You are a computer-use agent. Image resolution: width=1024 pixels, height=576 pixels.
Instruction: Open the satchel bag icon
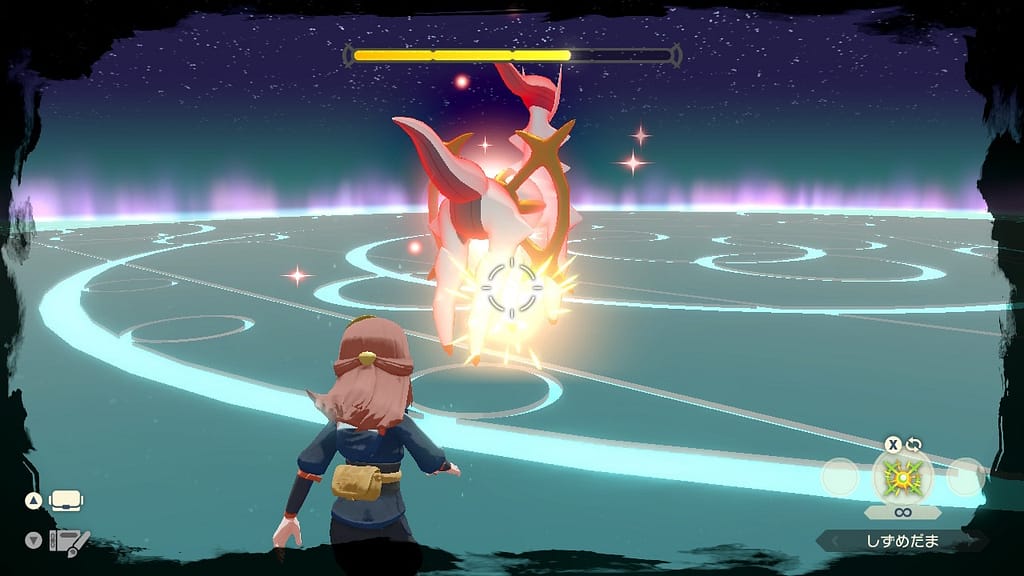[x=65, y=500]
